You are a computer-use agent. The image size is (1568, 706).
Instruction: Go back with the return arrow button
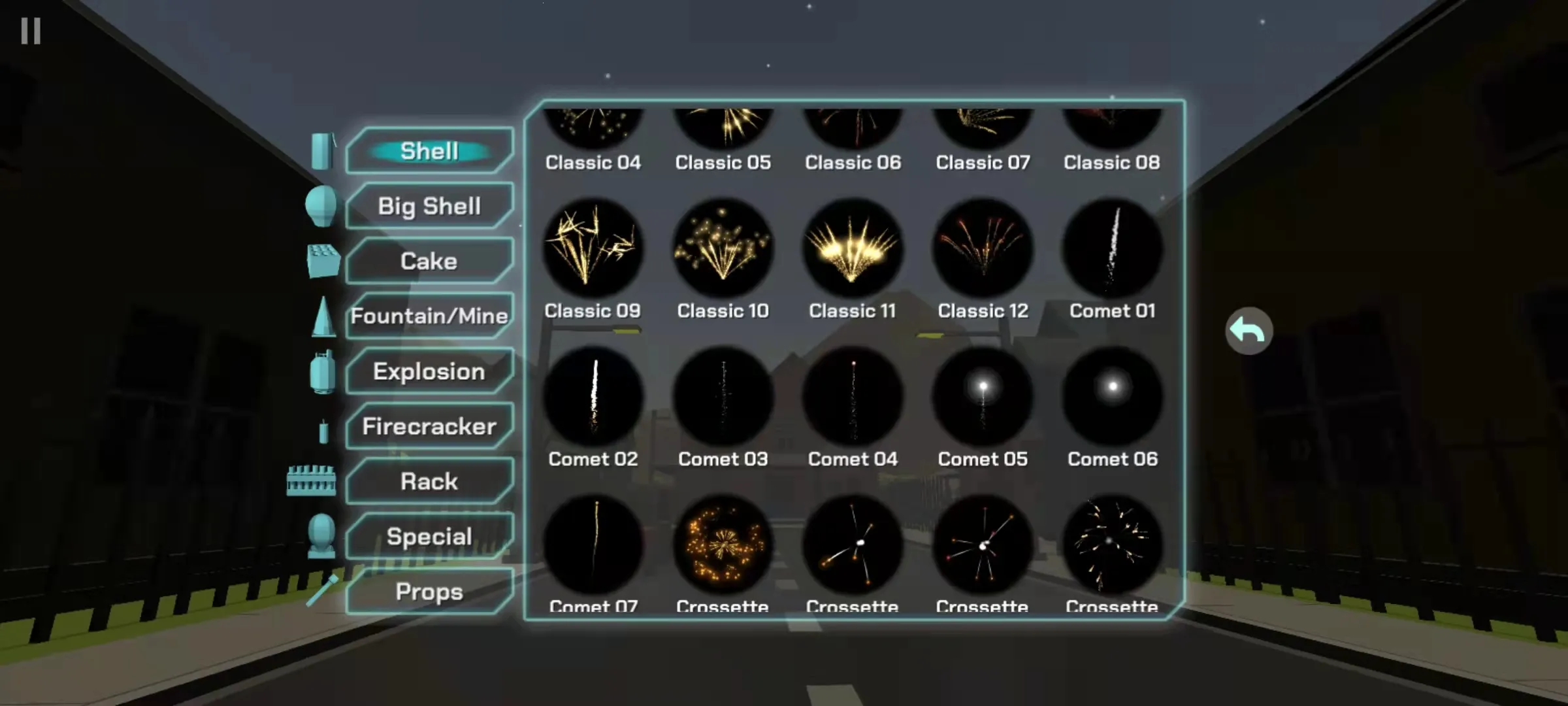[x=1249, y=331]
